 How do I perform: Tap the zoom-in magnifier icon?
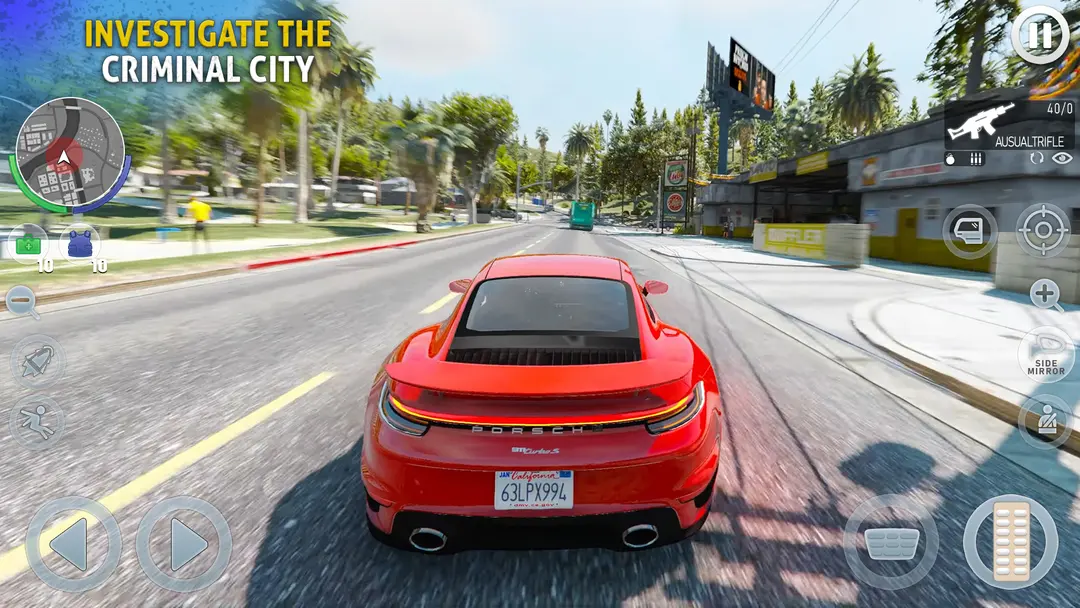[x=1046, y=294]
